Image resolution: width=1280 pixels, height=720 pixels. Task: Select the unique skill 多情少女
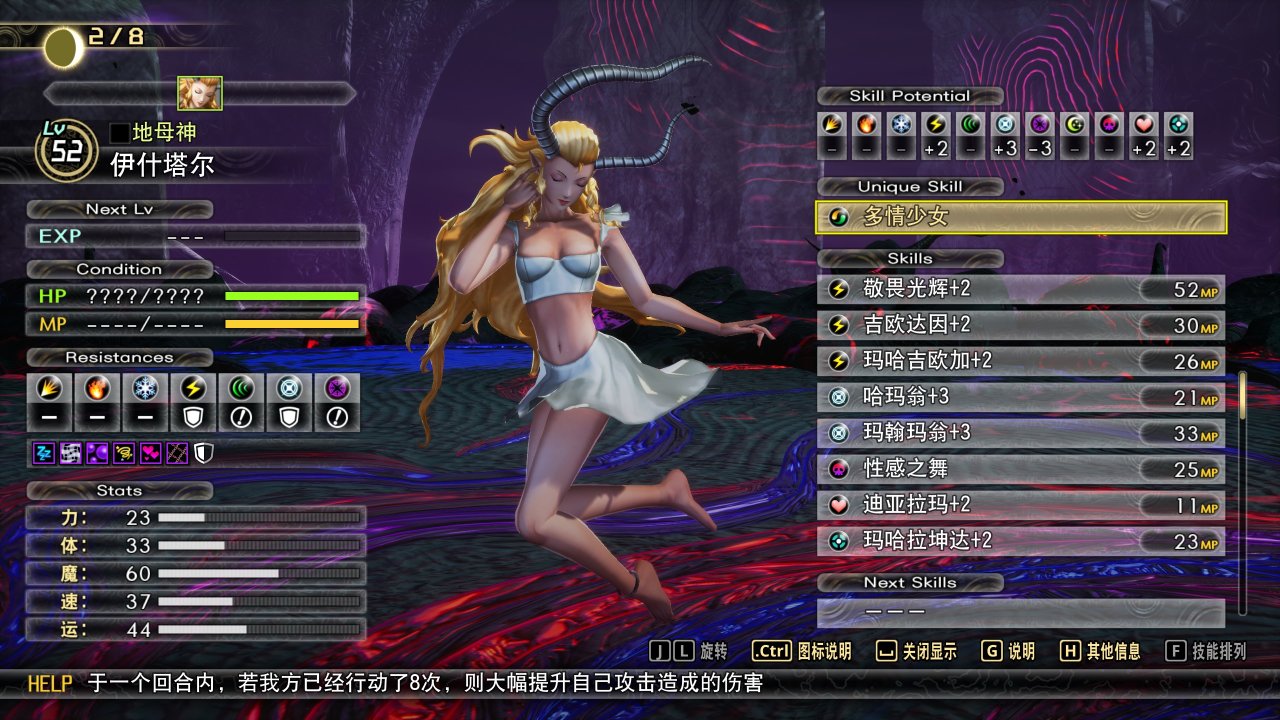click(1021, 217)
